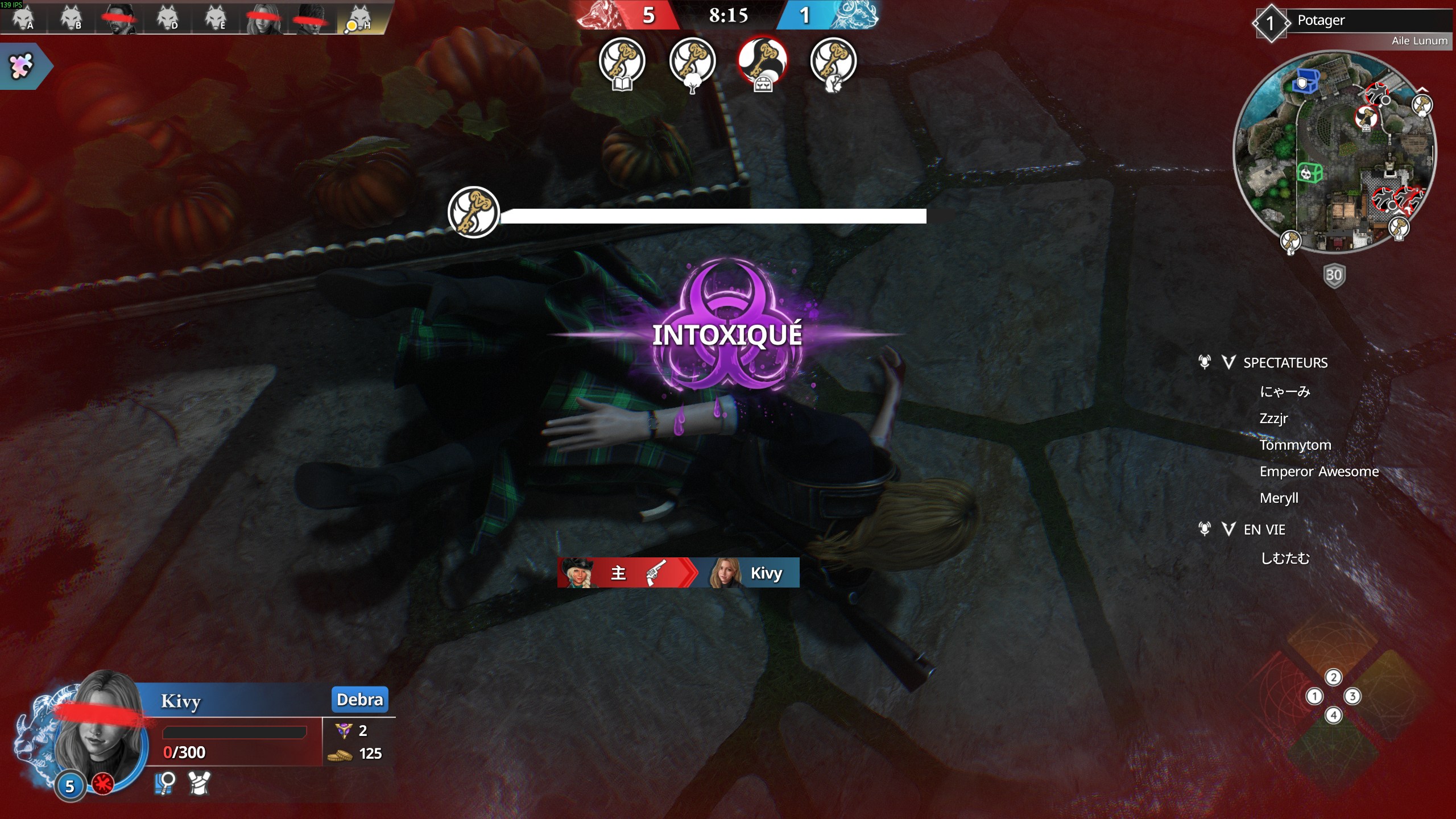Open the circular minimap
The width and height of the screenshot is (1456, 819).
(1334, 152)
